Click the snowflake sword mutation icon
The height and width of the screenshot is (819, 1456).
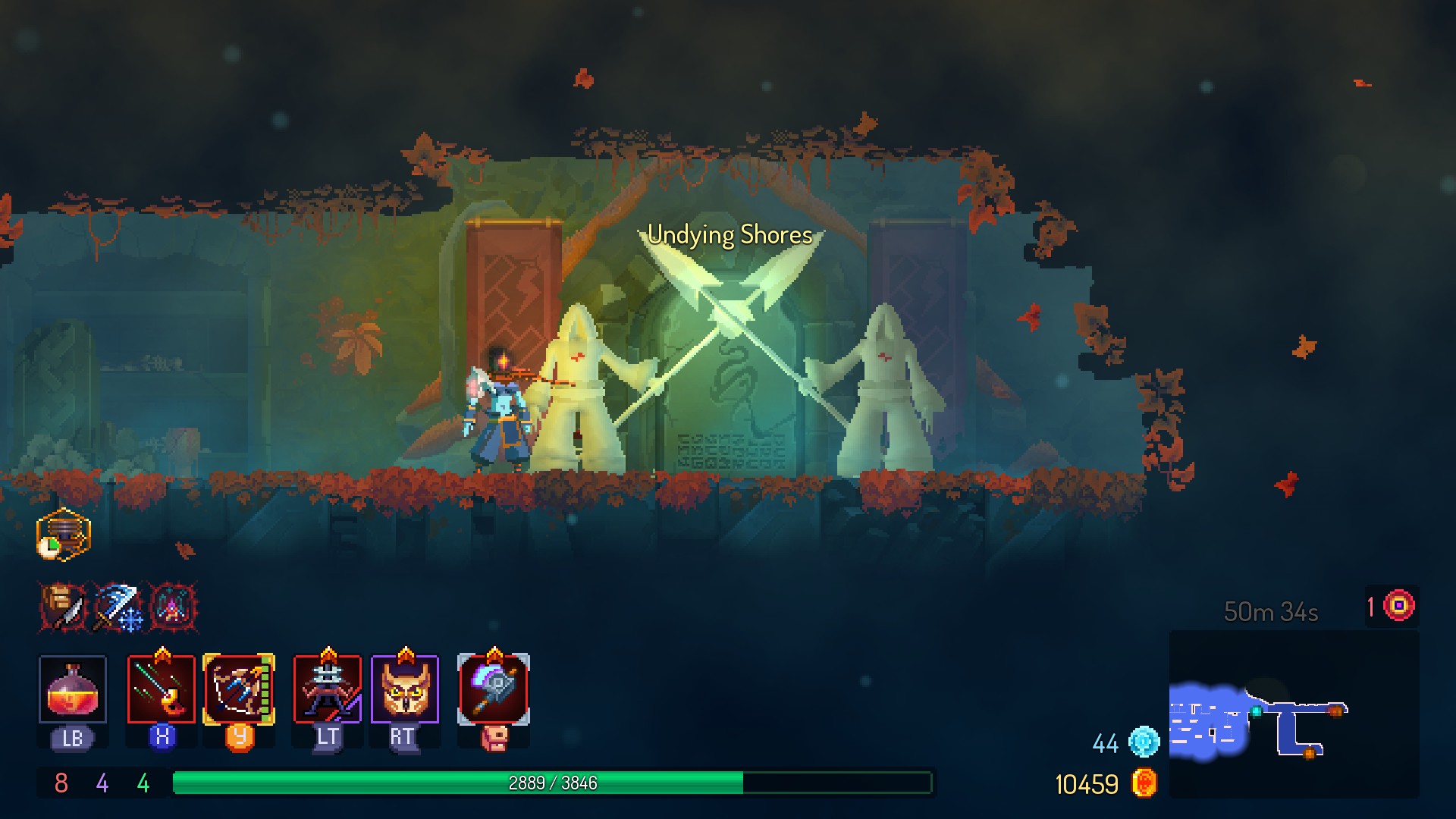point(118,607)
